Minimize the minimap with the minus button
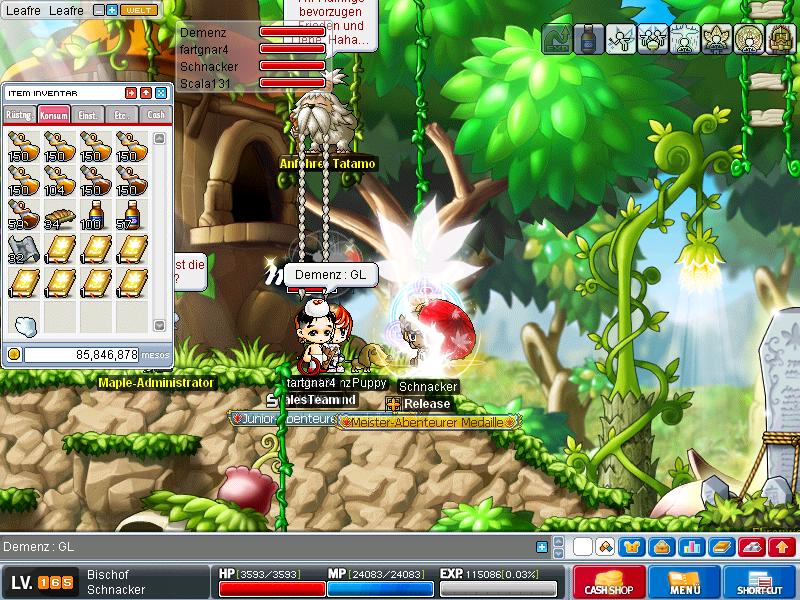 point(99,10)
